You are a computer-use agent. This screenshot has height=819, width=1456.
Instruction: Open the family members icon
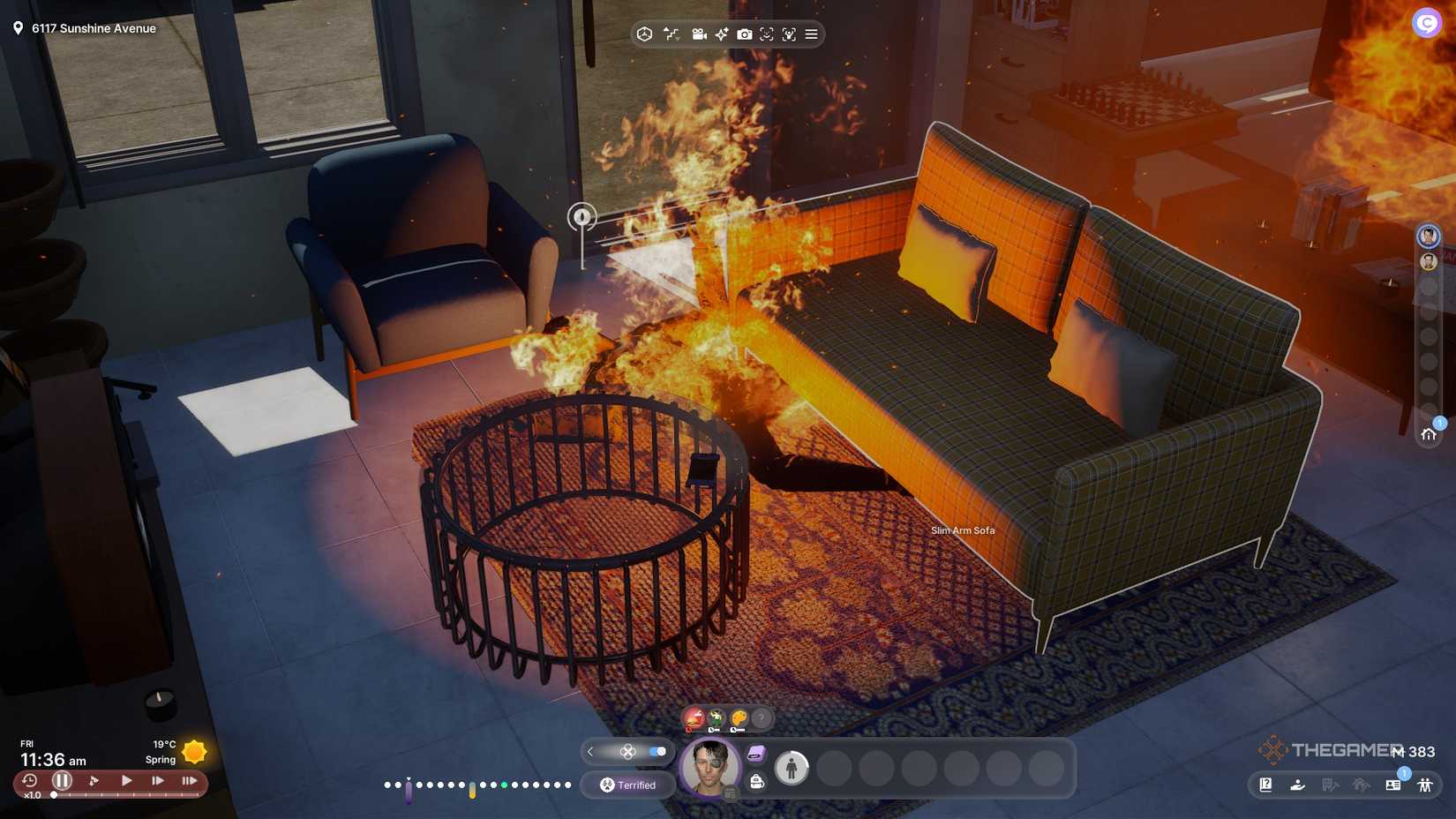(x=1424, y=785)
